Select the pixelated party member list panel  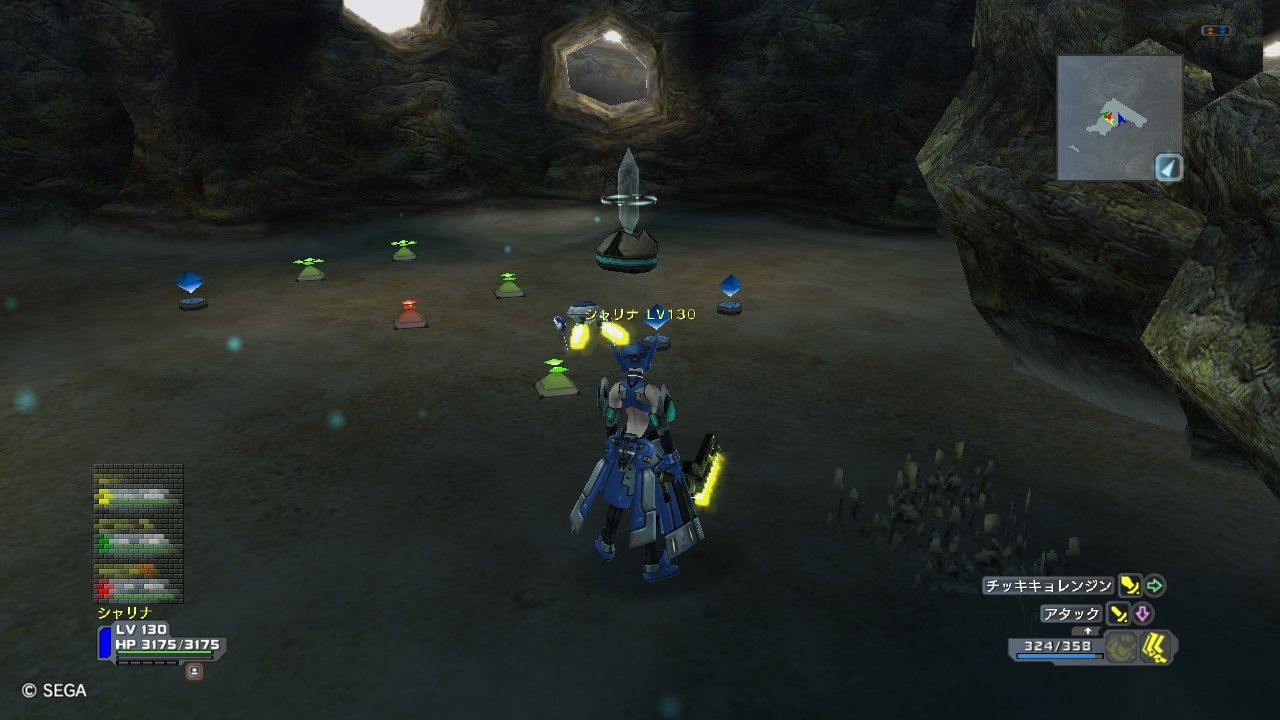pos(138,532)
